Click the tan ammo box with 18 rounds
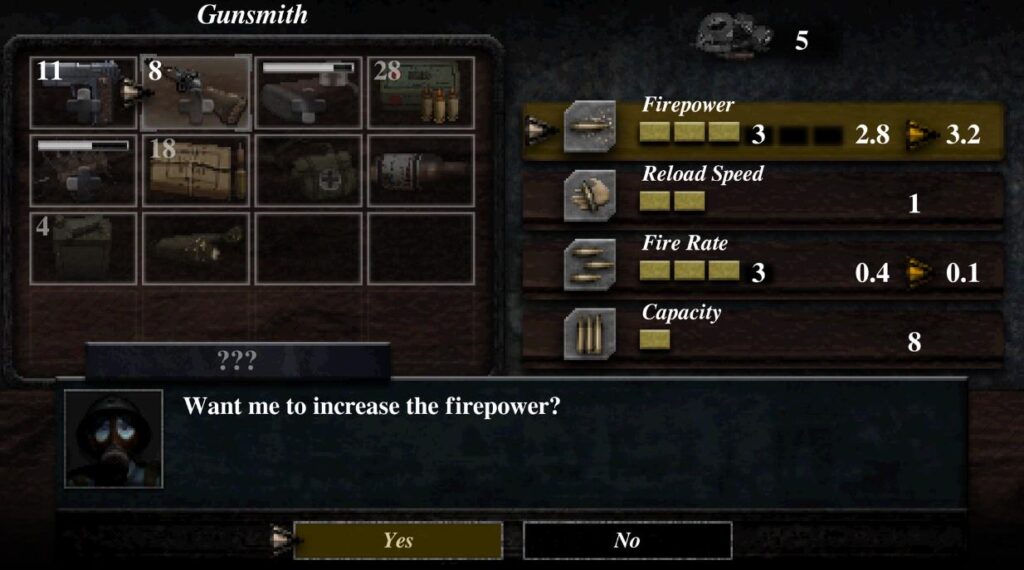 point(196,170)
